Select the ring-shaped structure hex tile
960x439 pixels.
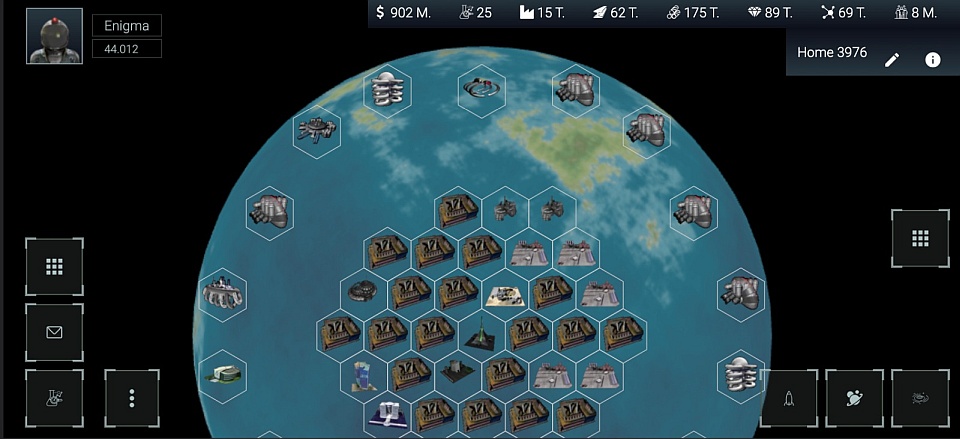pos(482,89)
